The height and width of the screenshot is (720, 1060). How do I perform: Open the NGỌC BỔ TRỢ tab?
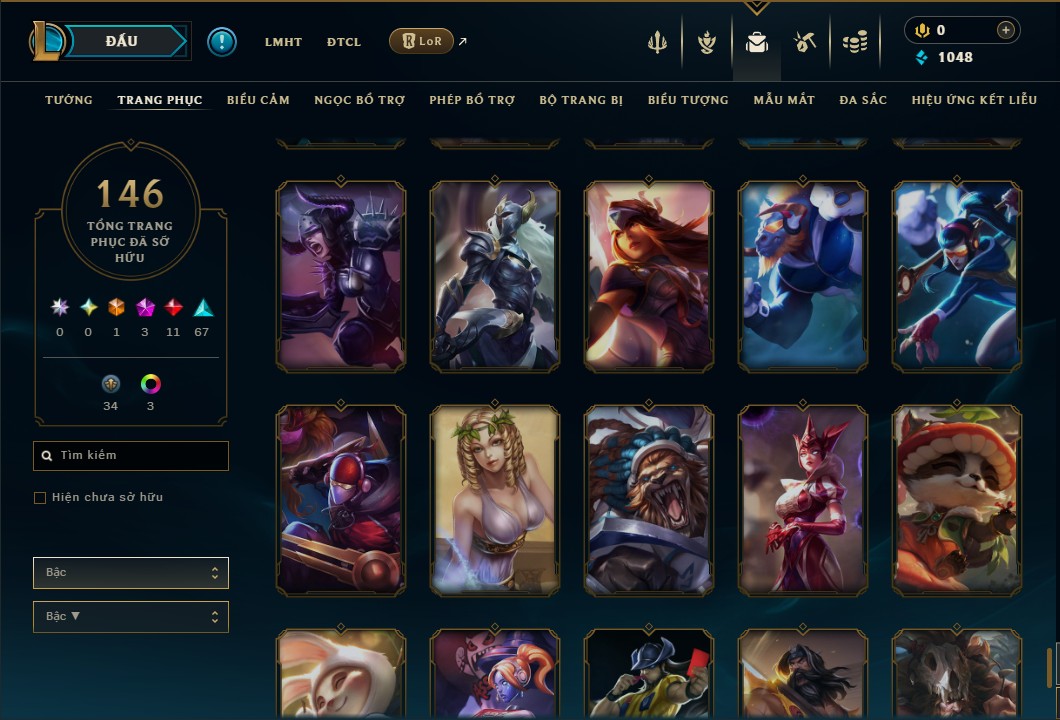(359, 100)
